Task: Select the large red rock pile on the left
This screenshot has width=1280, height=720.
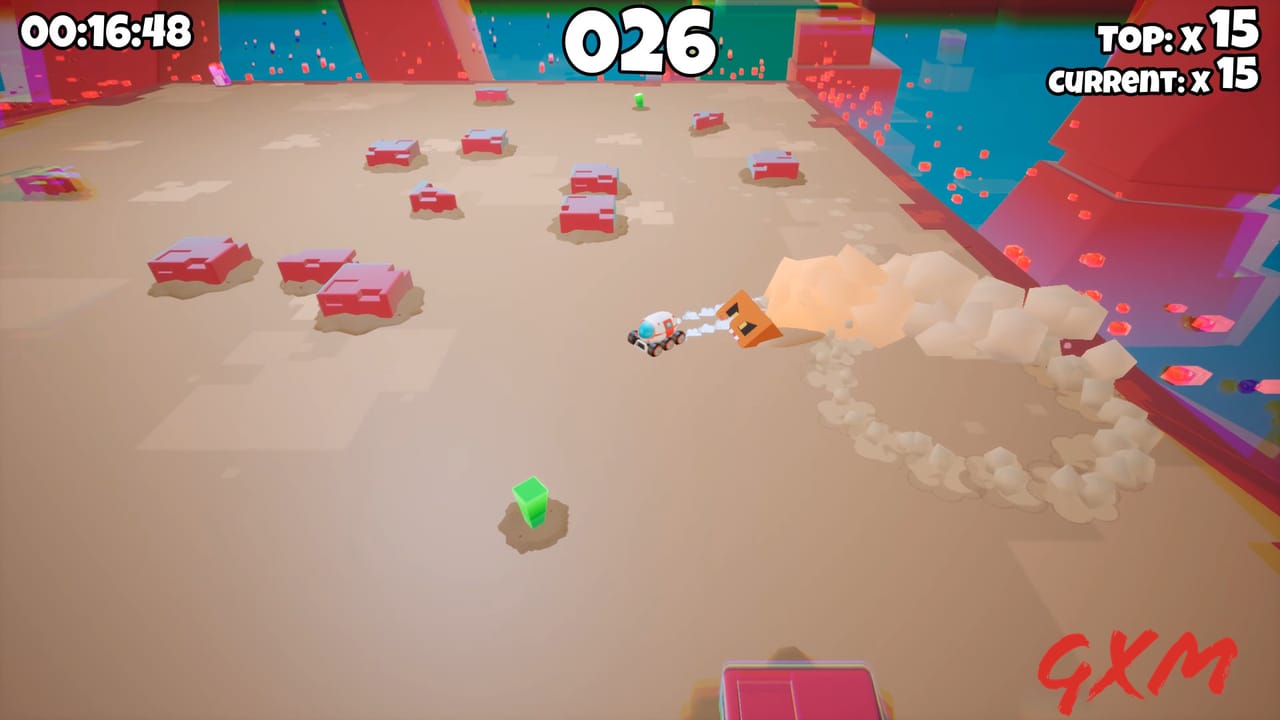Action: tap(197, 262)
